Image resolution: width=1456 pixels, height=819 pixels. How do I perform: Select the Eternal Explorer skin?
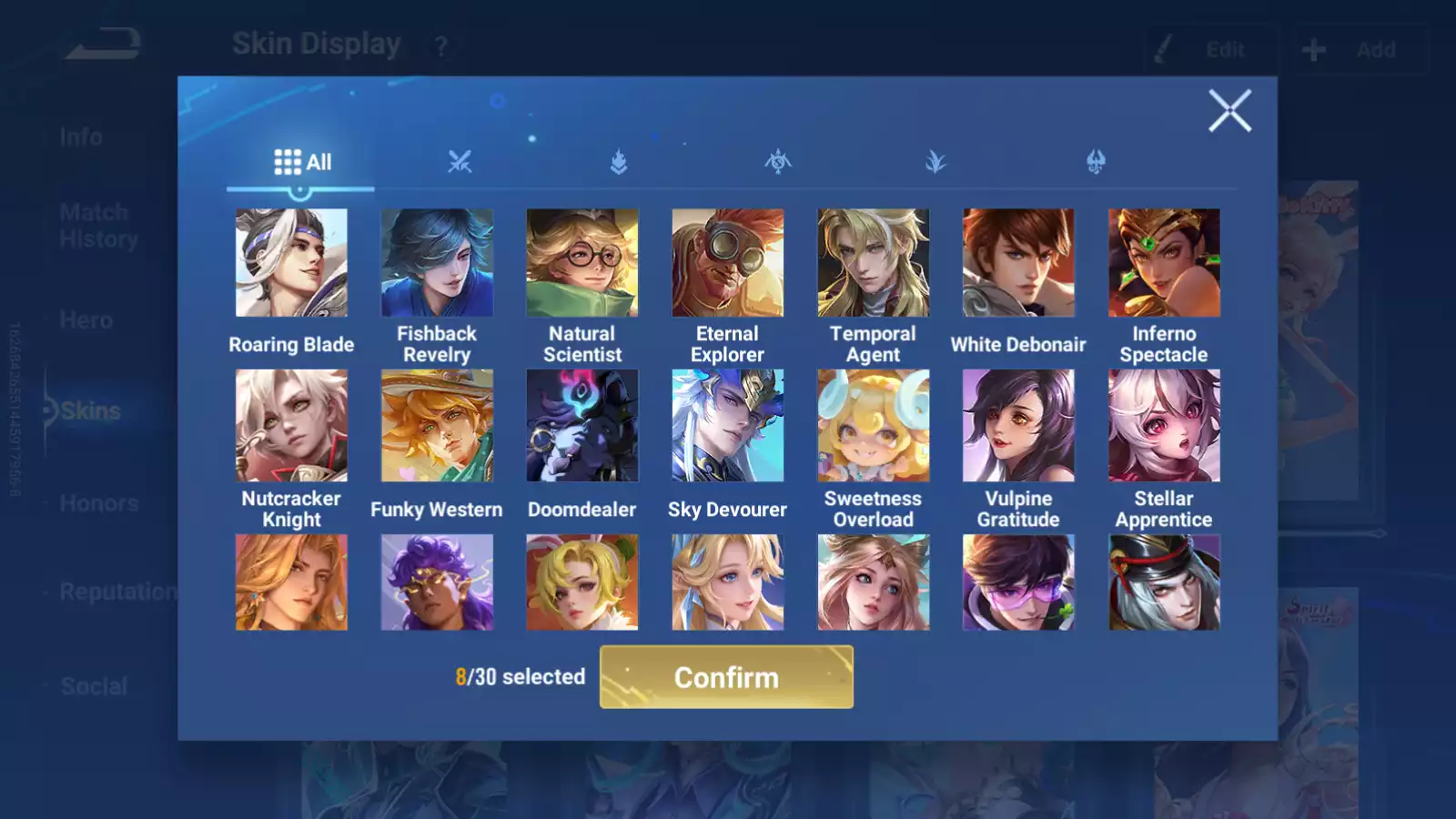[x=727, y=263]
